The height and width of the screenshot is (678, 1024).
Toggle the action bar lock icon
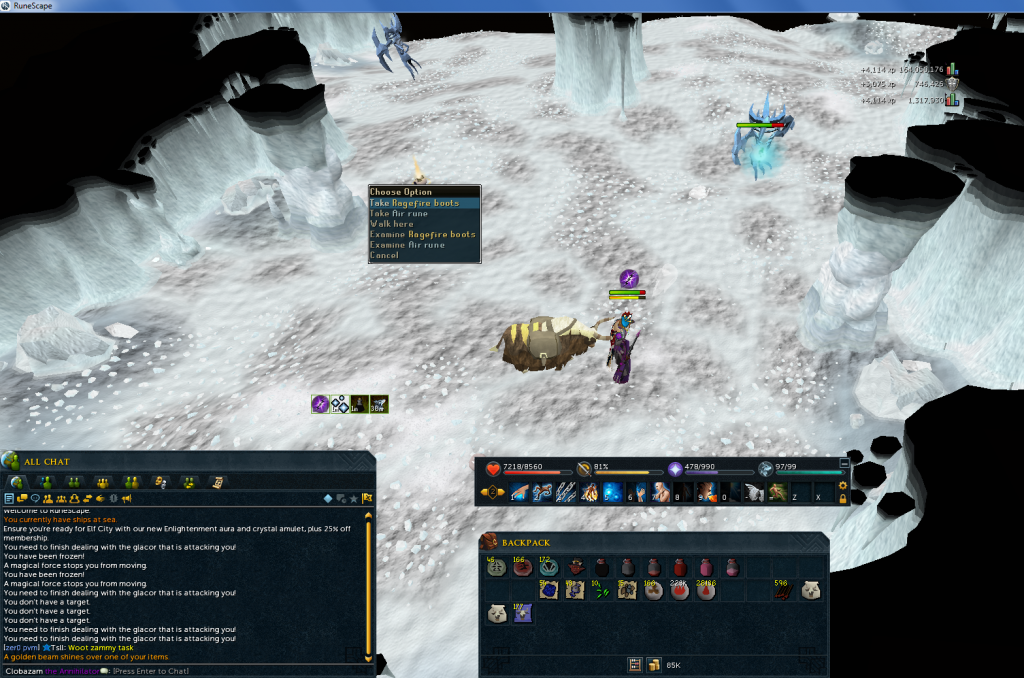(844, 498)
